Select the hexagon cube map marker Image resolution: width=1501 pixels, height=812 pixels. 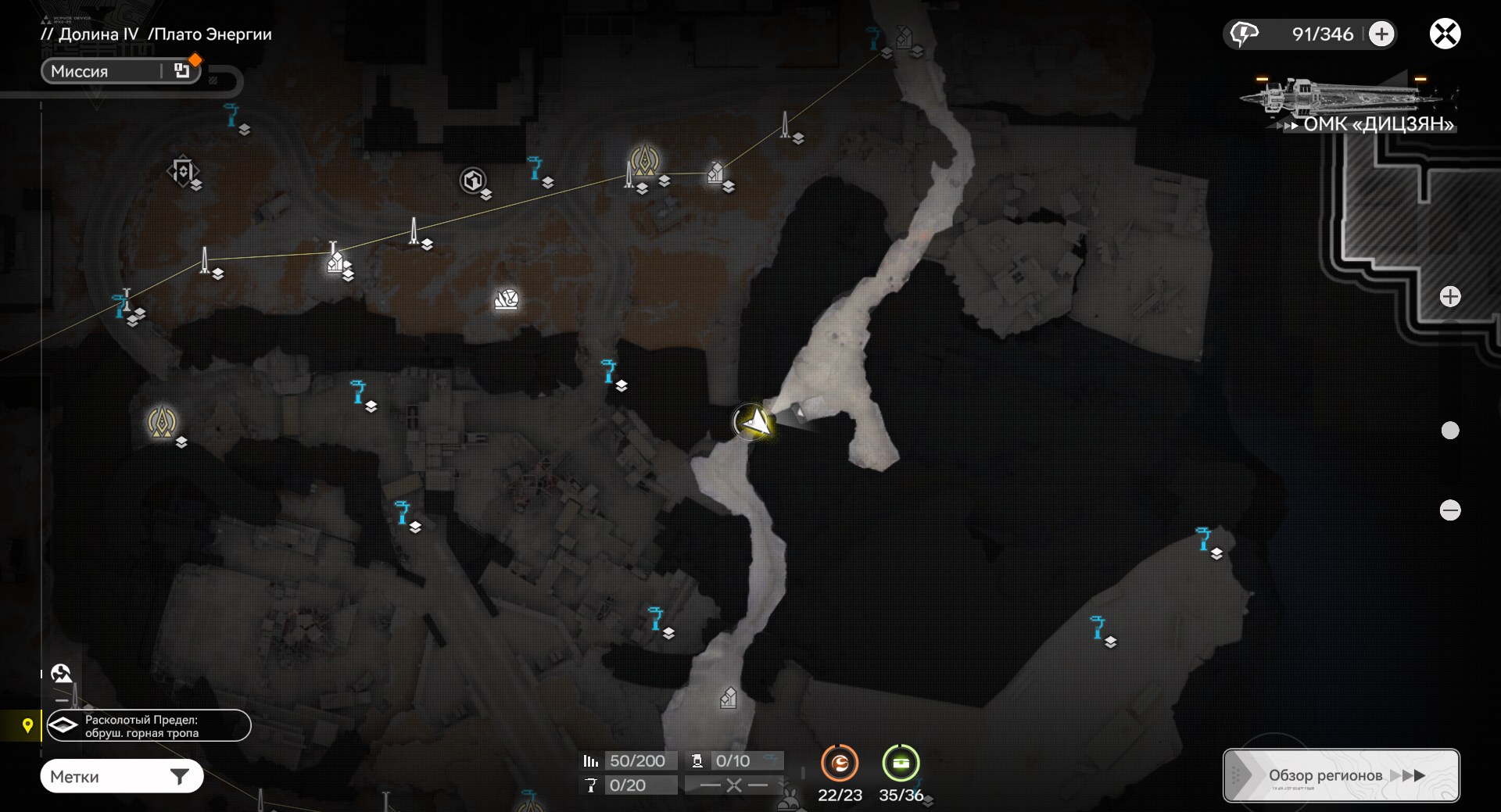click(472, 181)
